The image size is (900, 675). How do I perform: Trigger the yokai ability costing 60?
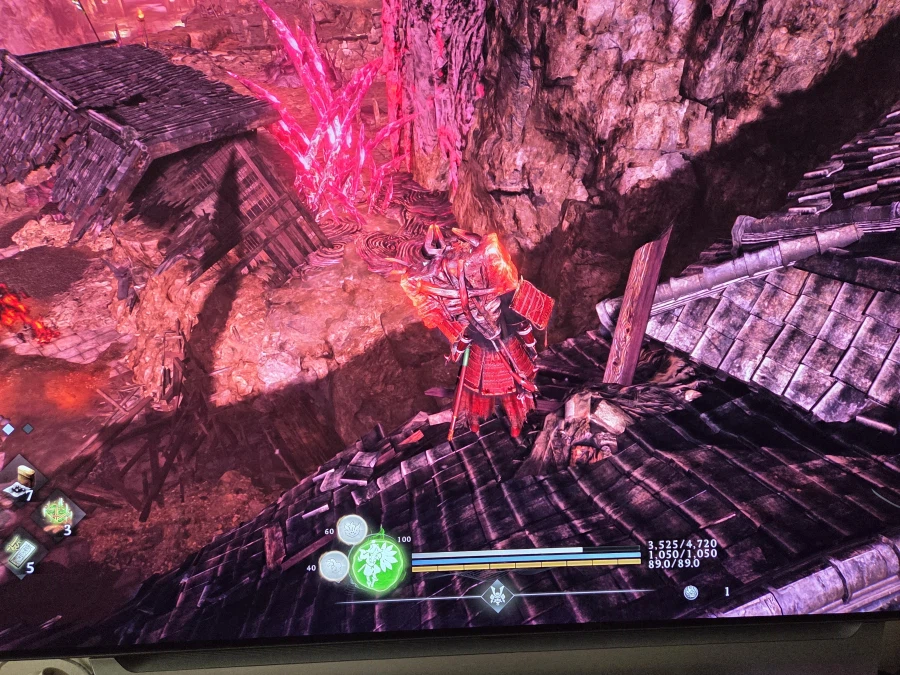(351, 529)
